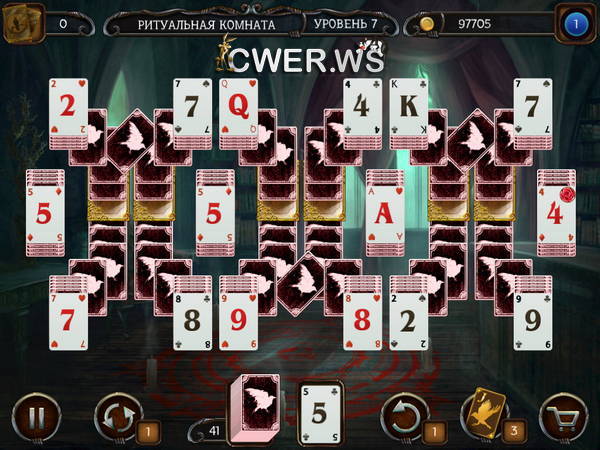Draw a card from the face-down stock pile

pyautogui.click(x=254, y=410)
